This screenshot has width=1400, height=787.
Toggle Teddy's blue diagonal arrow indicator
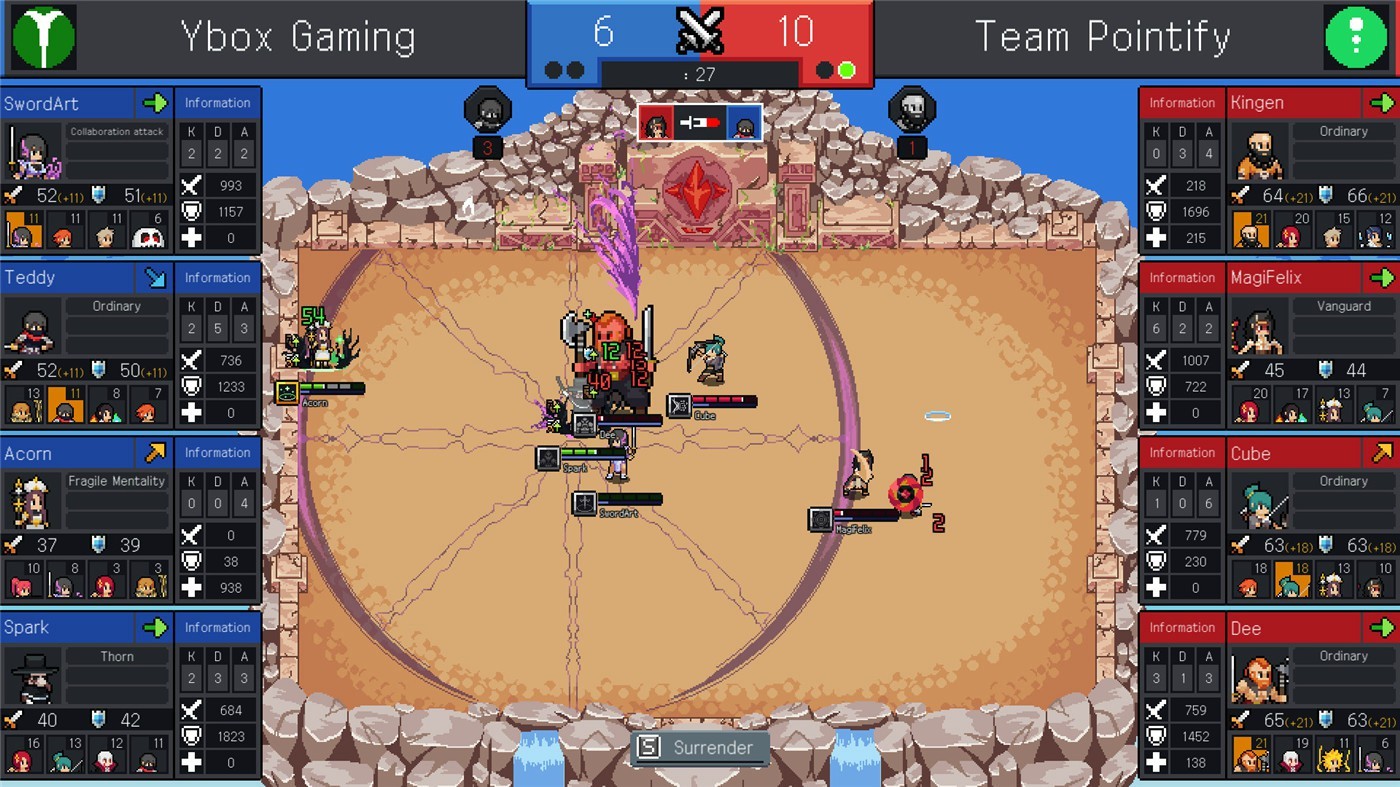[x=153, y=277]
